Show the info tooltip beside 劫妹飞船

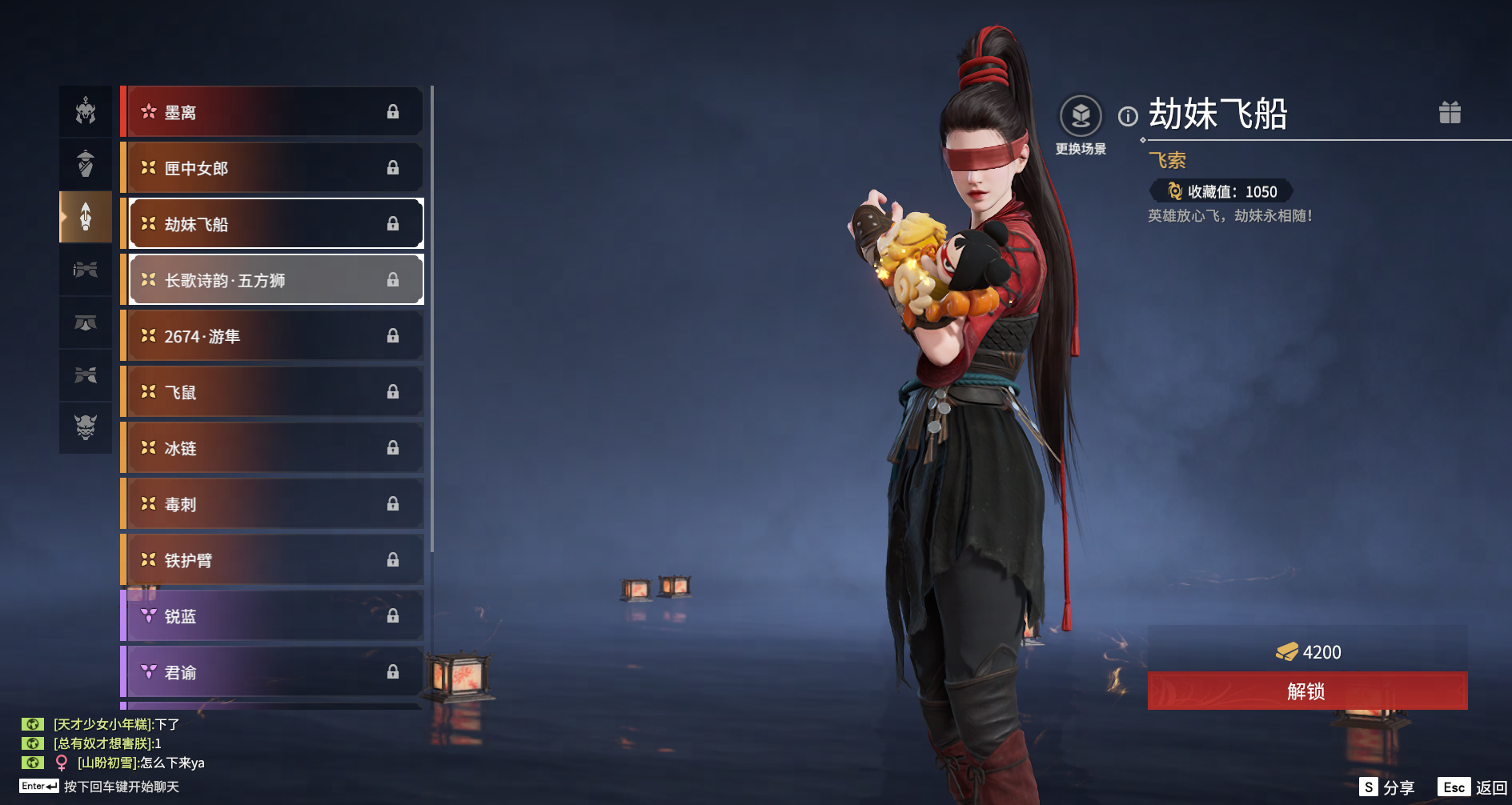(x=1128, y=117)
